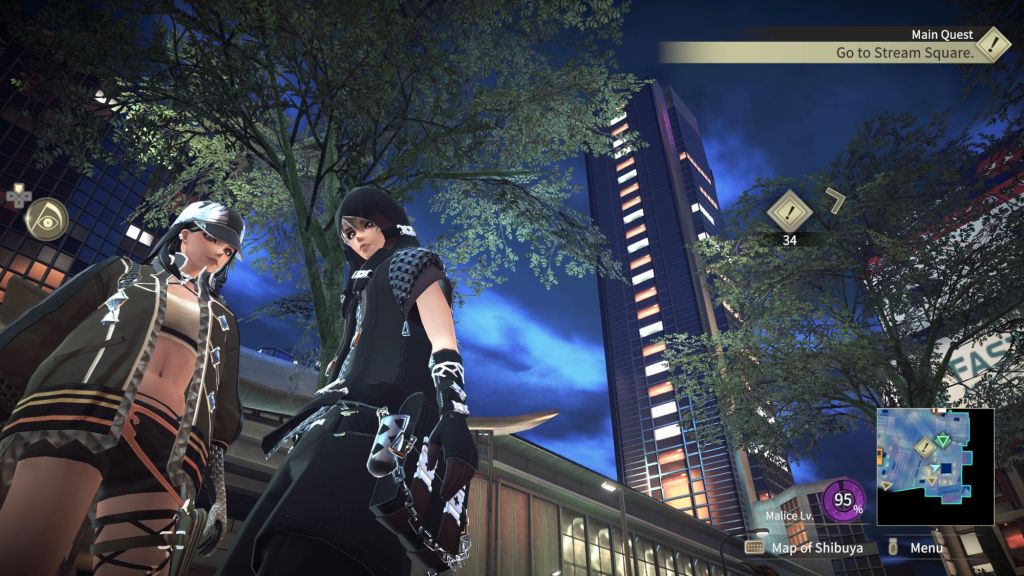Click the Malice Lv. gauge
Screen dimensions: 1024x576
tap(843, 501)
